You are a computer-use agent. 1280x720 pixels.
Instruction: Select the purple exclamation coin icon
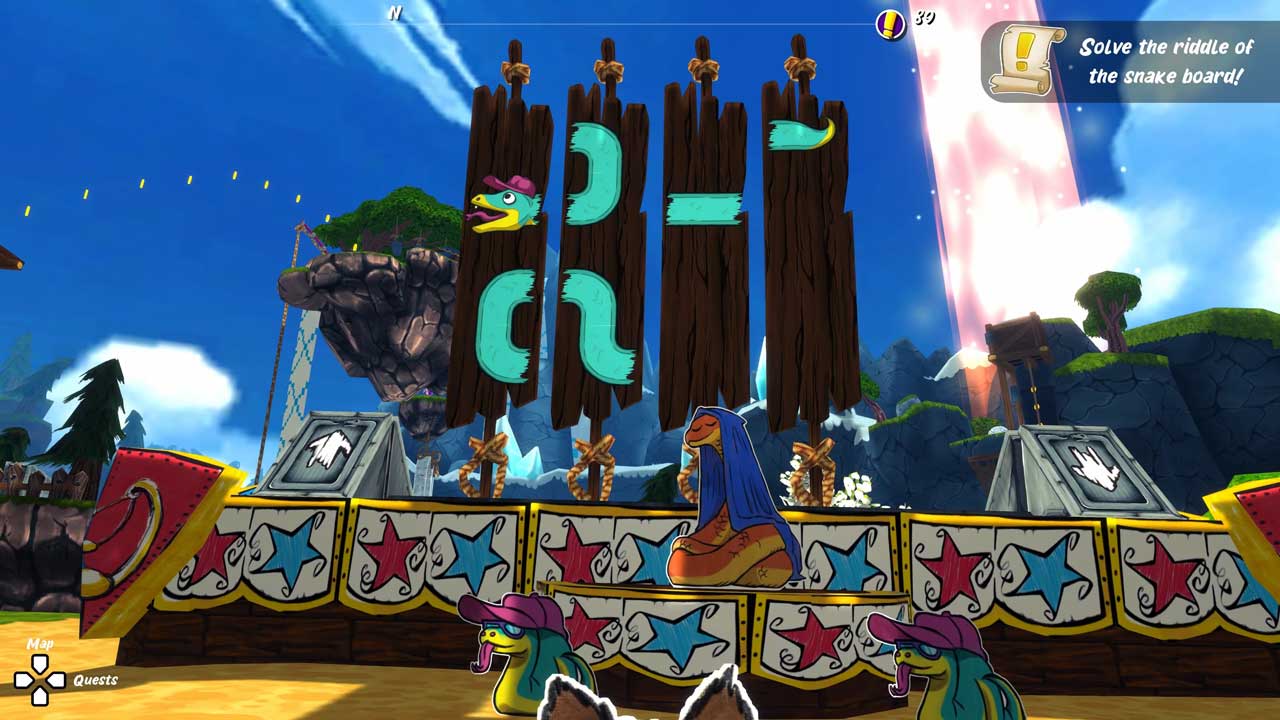(890, 24)
